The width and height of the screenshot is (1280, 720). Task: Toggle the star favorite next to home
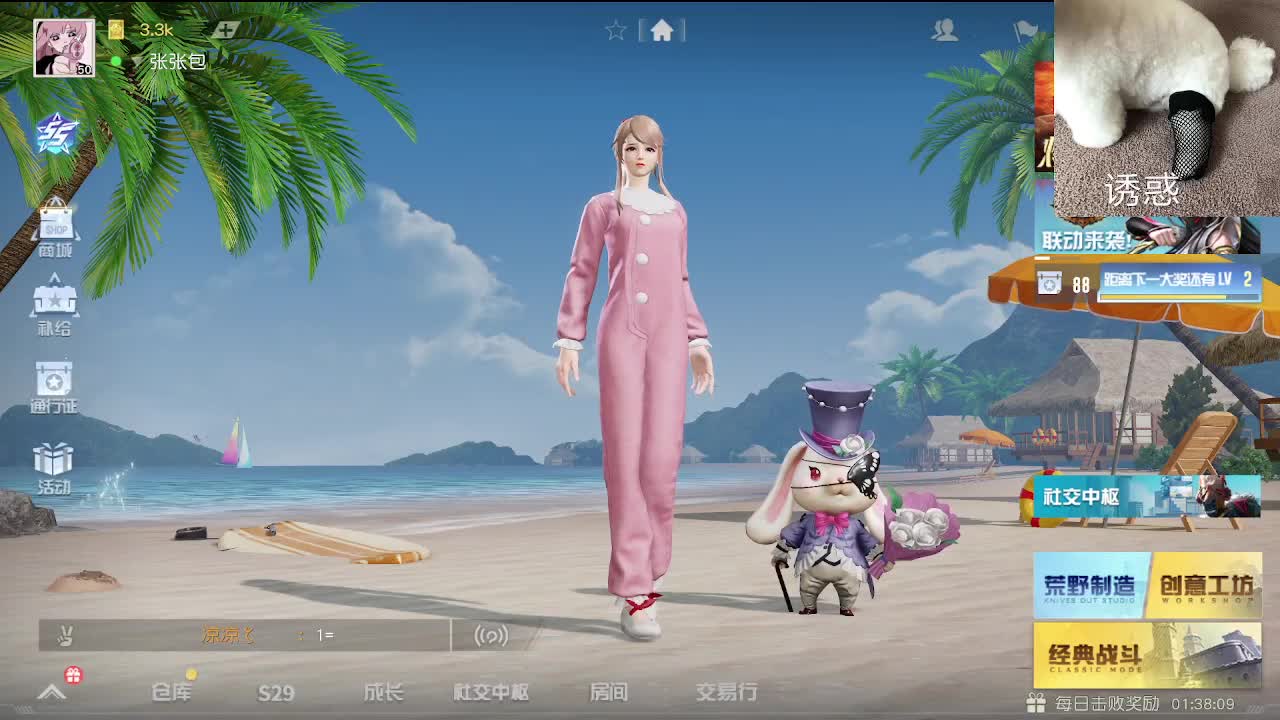click(613, 30)
